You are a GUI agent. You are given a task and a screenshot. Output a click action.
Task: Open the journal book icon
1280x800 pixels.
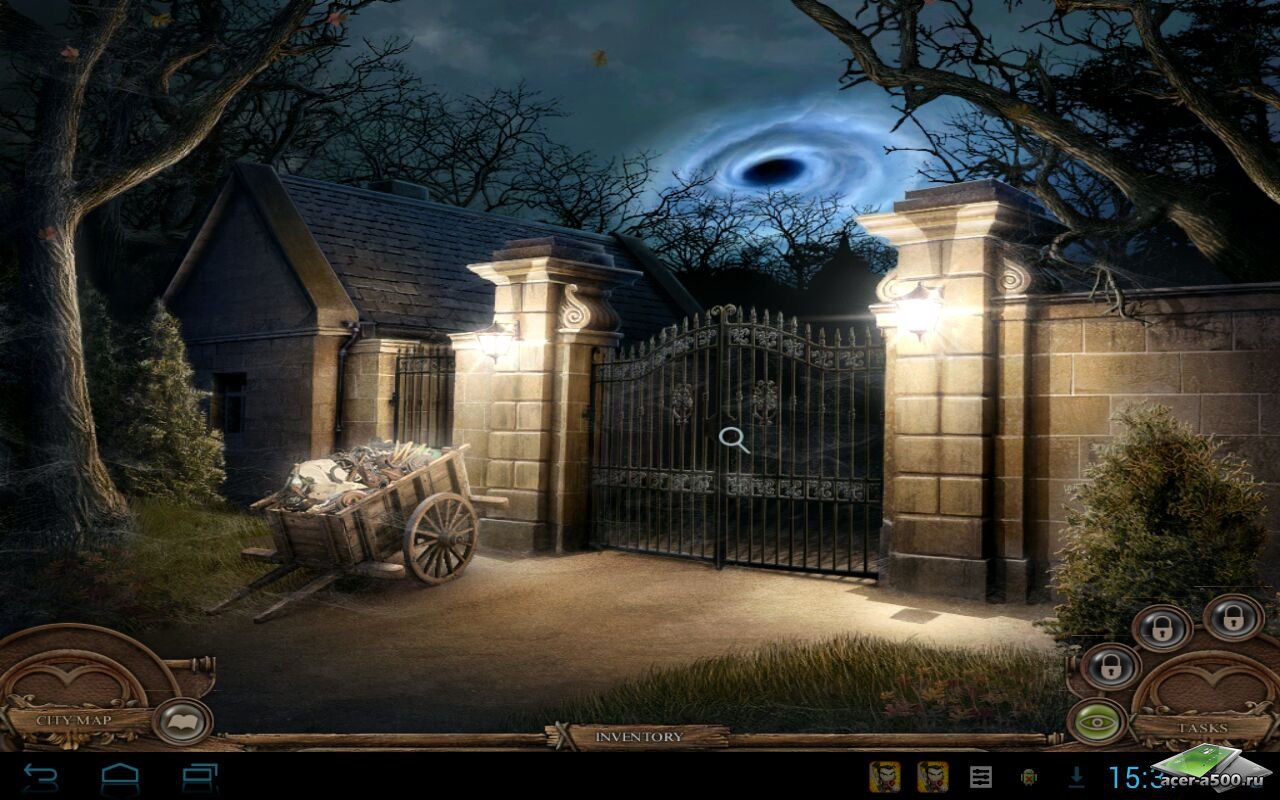coord(182,721)
